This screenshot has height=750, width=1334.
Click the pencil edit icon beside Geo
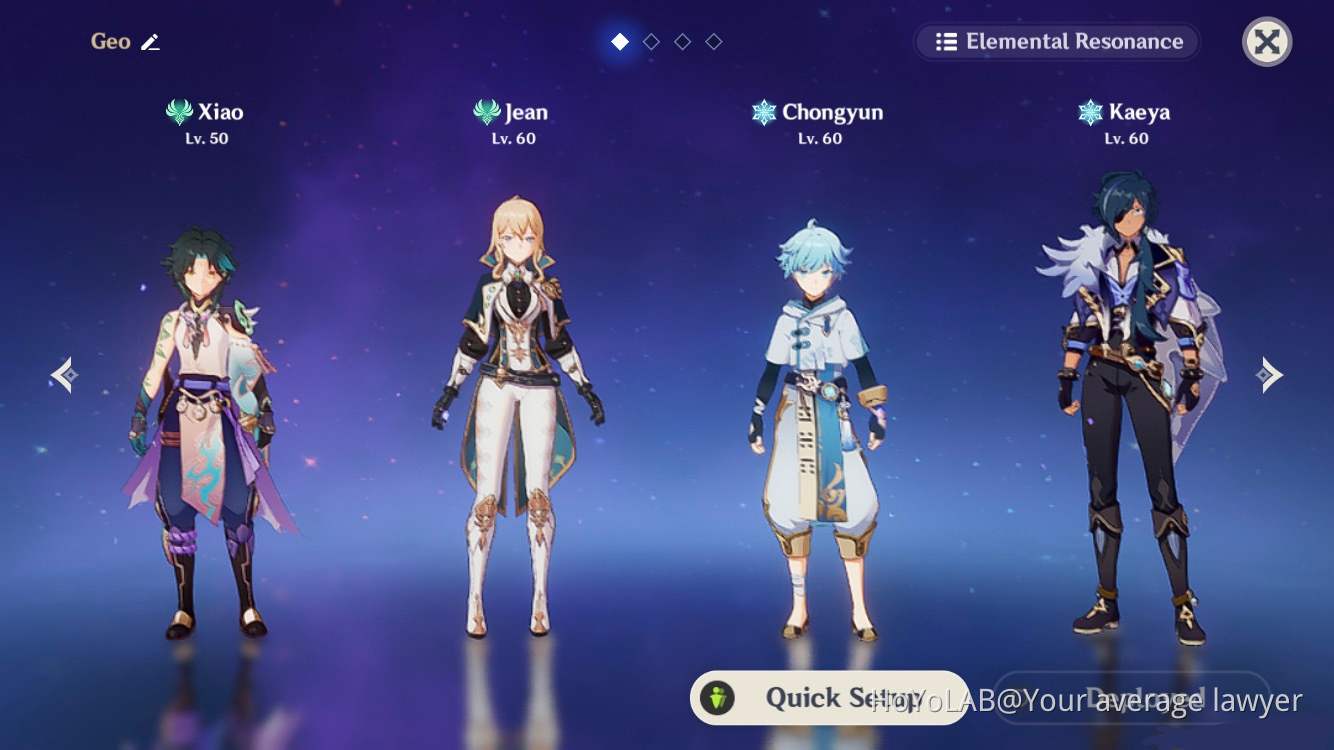point(151,41)
